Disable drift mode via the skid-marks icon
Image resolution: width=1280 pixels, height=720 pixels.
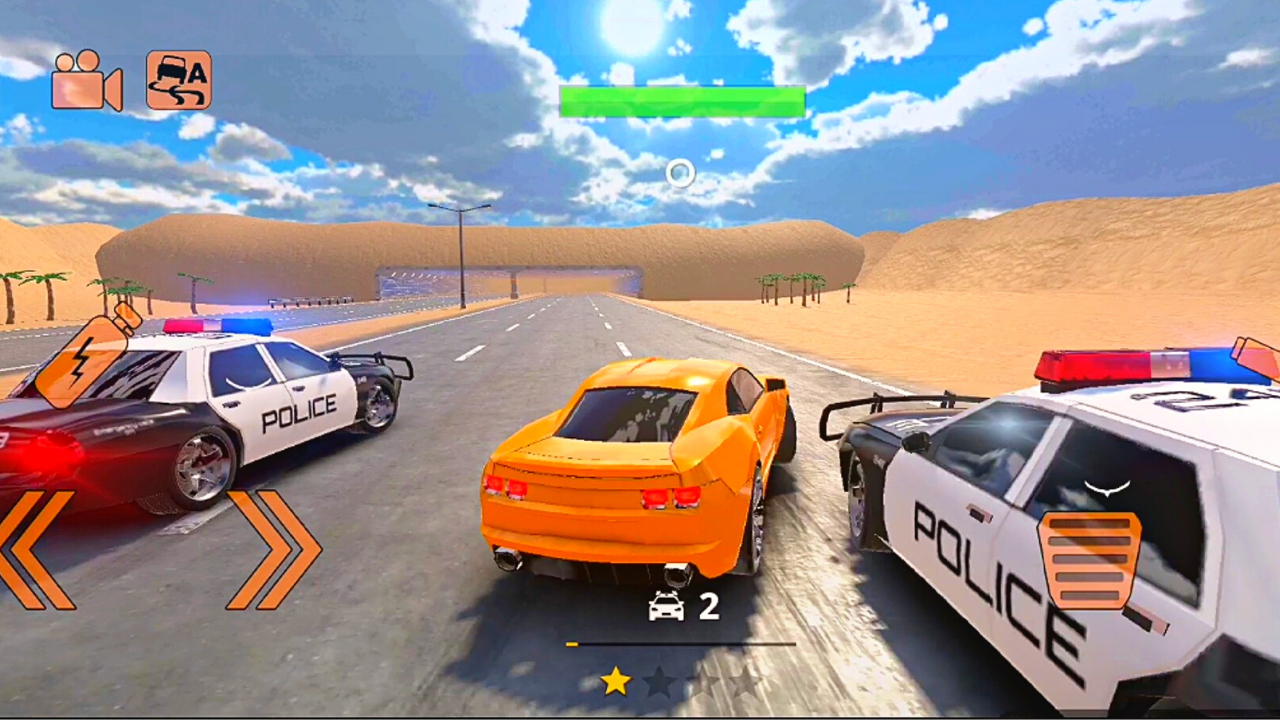178,80
